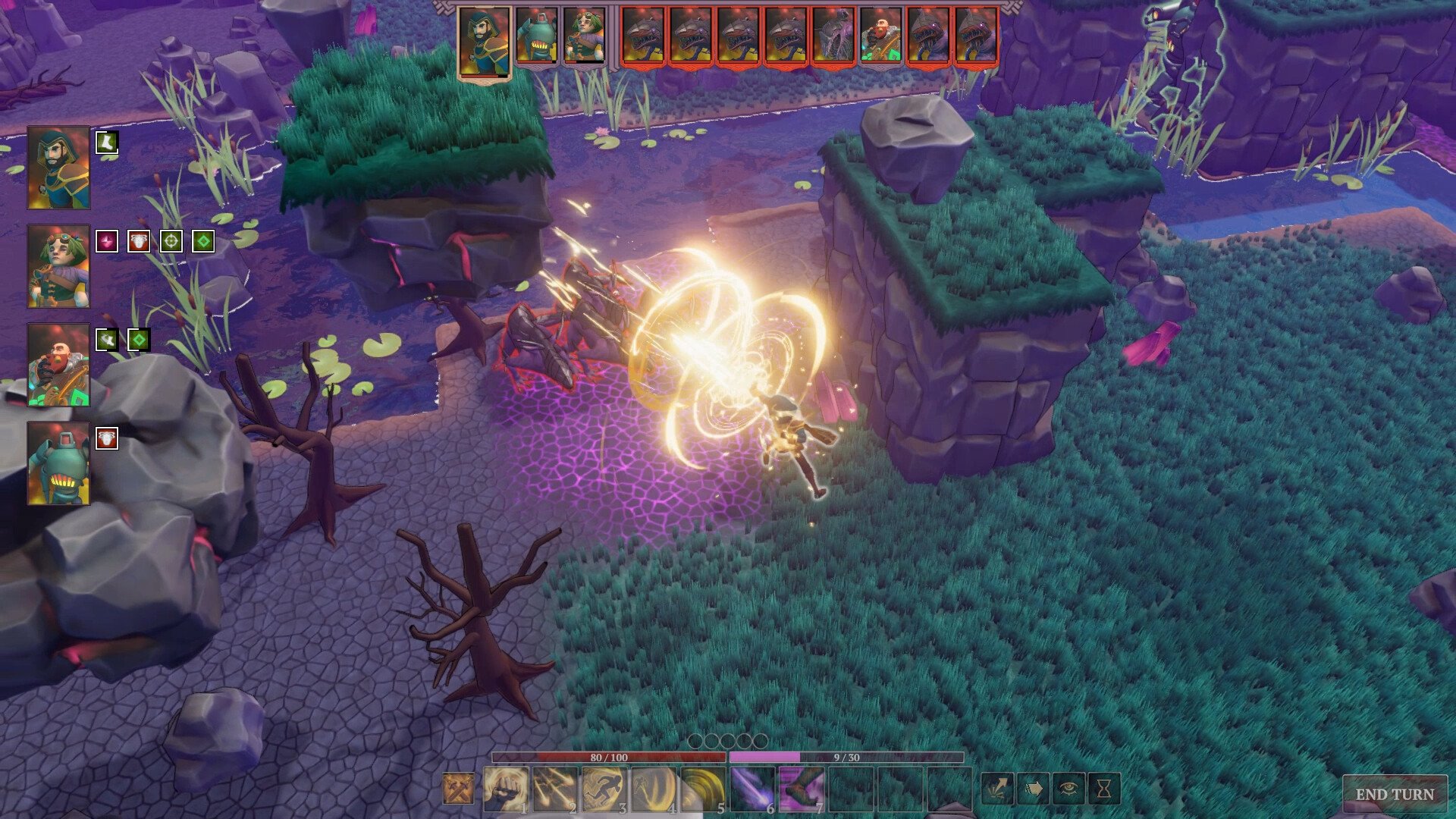
Task: Select the hooded bearded hero party portrait
Action: point(58,168)
